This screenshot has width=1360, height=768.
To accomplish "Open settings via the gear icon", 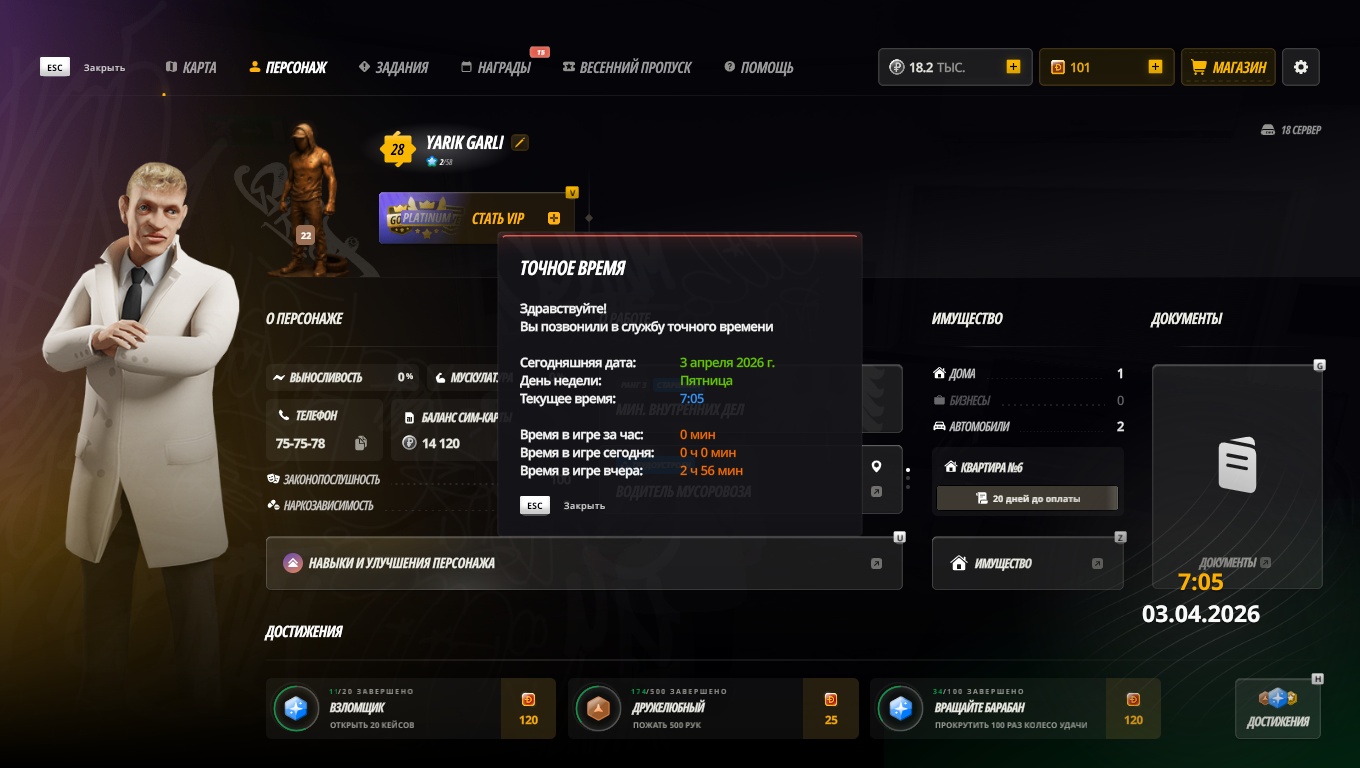I will (x=1301, y=67).
